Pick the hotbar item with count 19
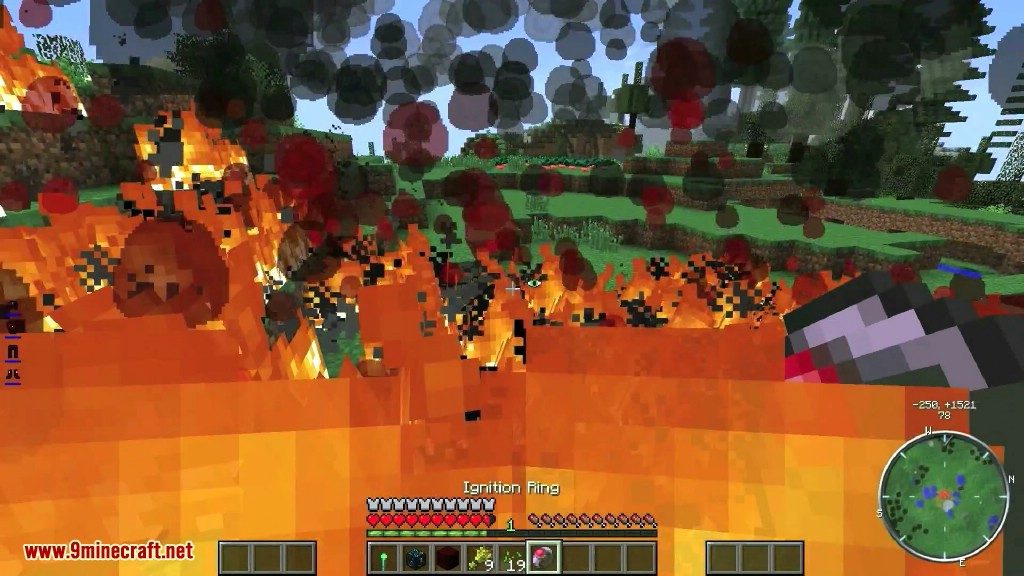The image size is (1024, 576). coord(511,558)
